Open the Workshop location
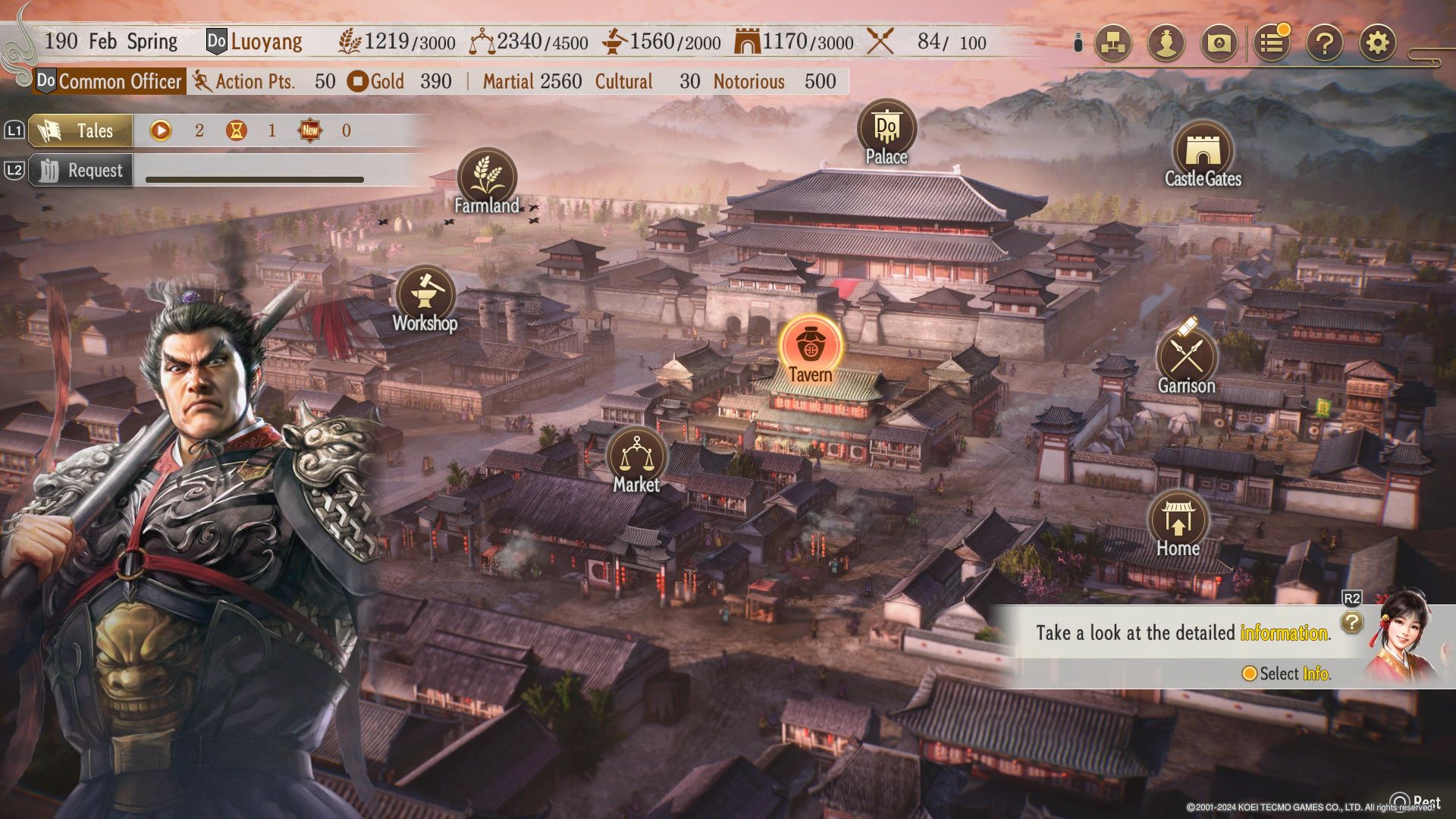The image size is (1456, 819). coord(425,296)
